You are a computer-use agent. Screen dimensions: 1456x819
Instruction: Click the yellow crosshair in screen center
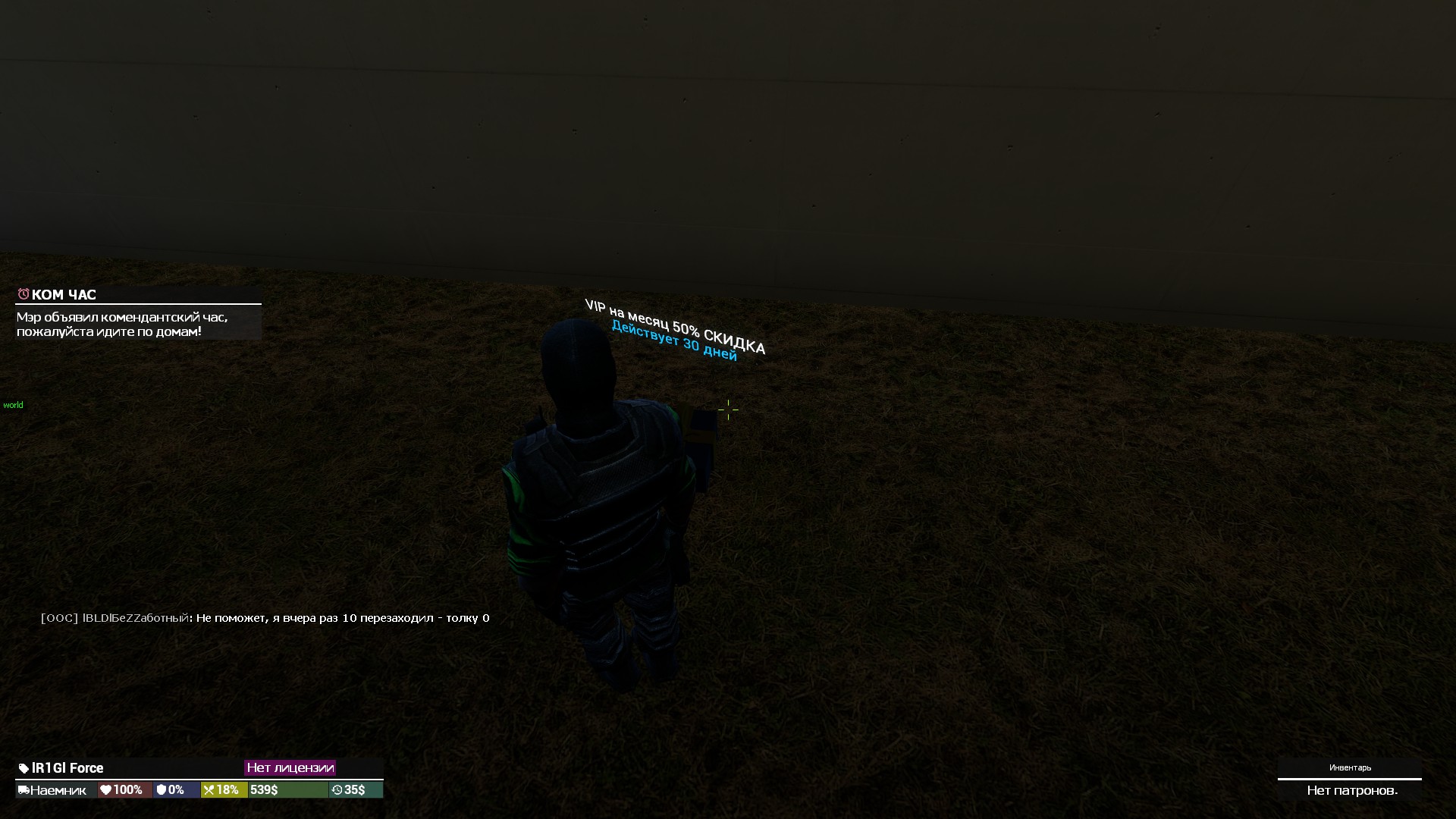[727, 409]
